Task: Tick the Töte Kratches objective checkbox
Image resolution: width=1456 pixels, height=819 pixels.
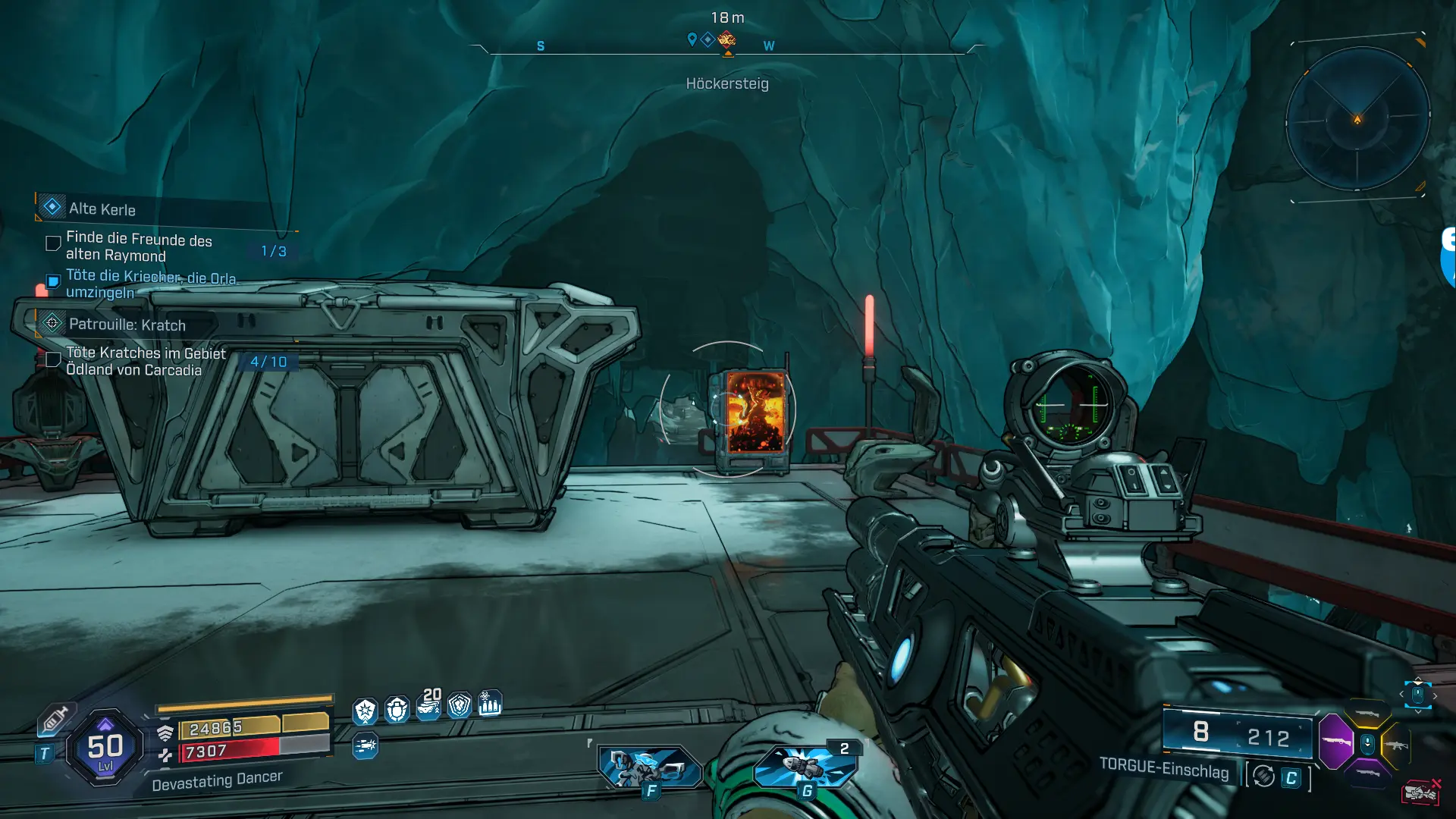Action: pos(53,359)
